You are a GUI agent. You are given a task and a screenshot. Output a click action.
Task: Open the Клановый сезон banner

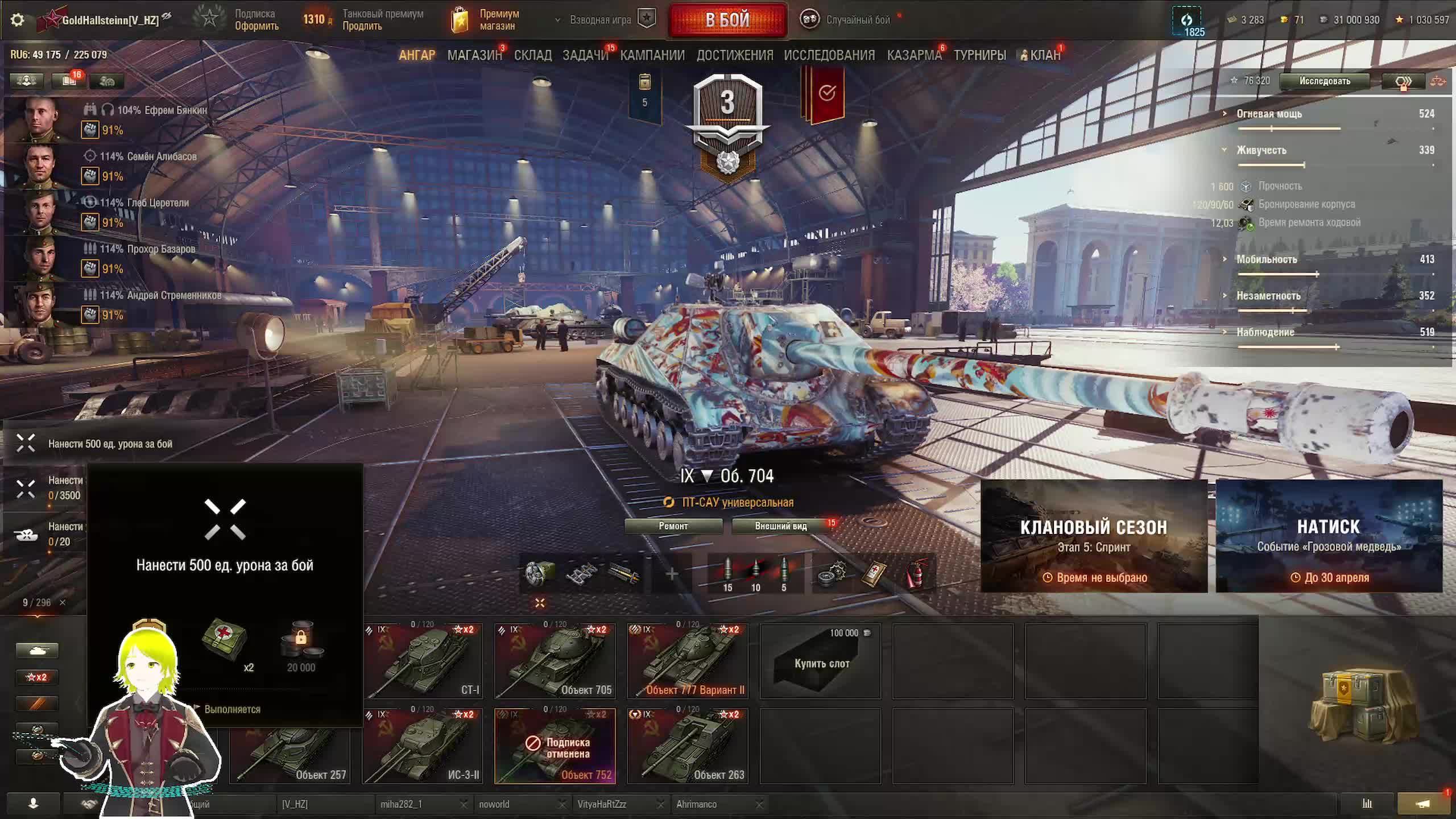[1094, 536]
